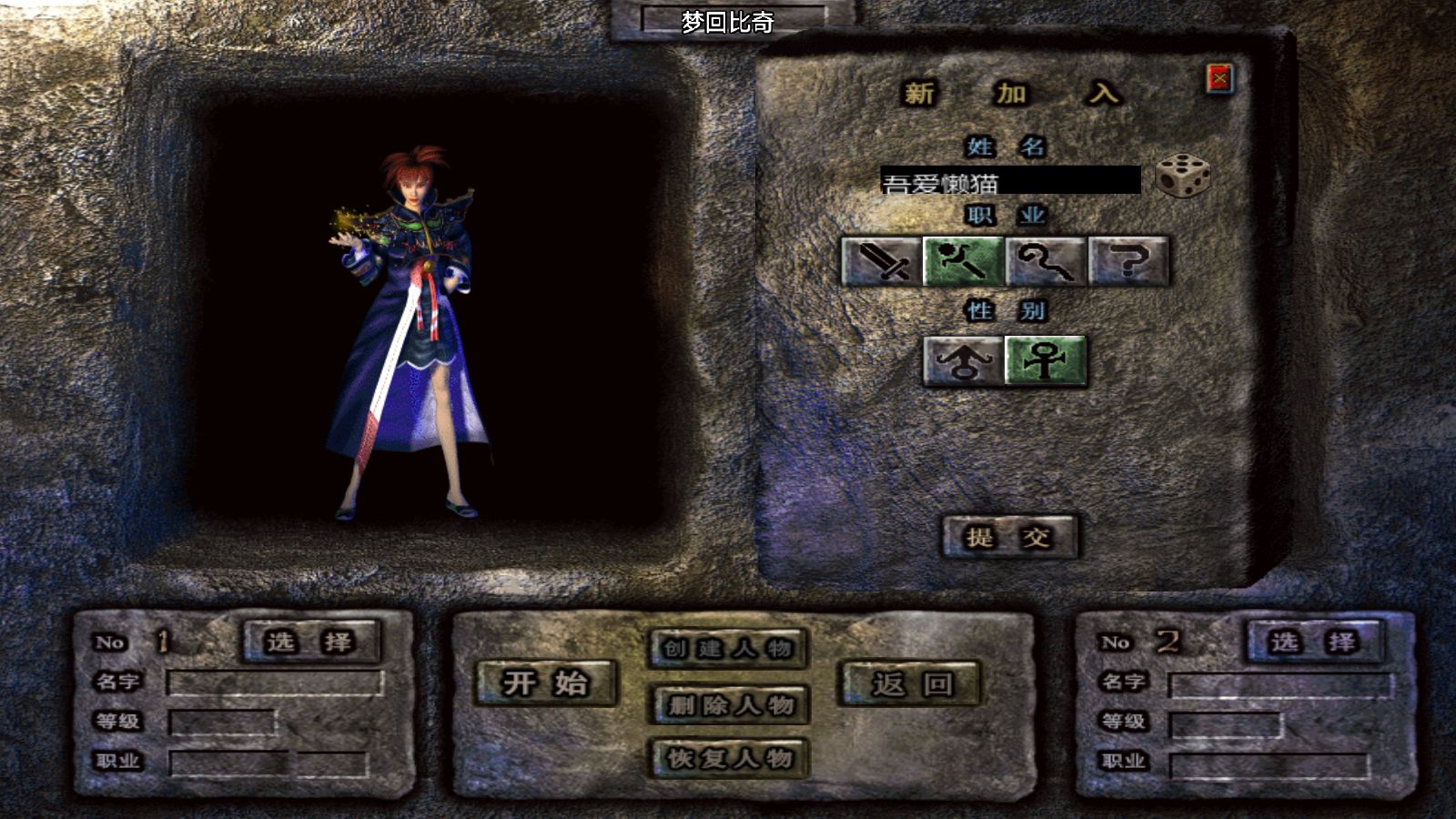Choose the question mark class icon
Image resolution: width=1456 pixels, height=819 pixels.
point(1127,261)
